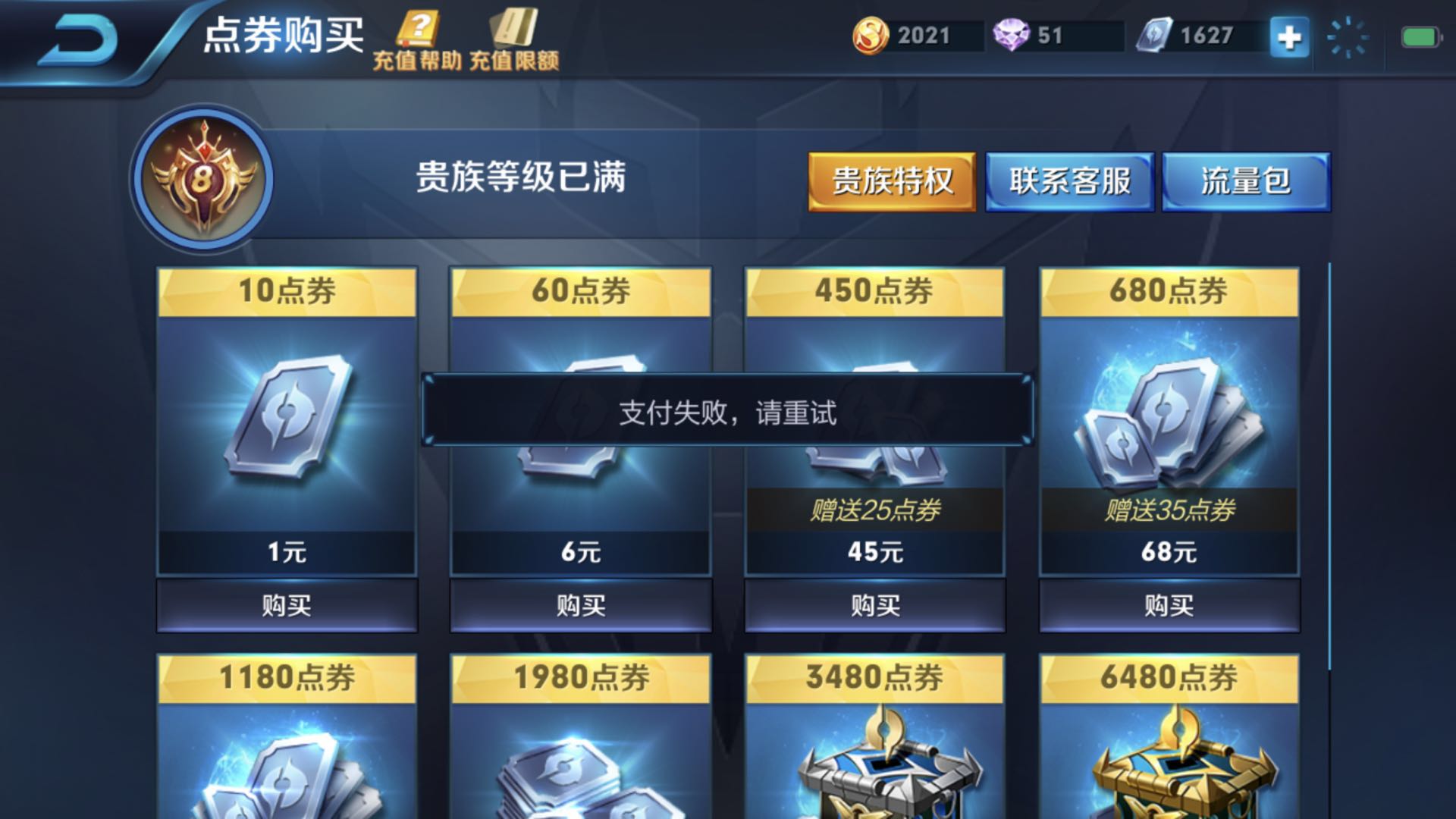This screenshot has height=819, width=1456.
Task: Open the 贵族特权 noble privileges panel
Action: click(890, 180)
